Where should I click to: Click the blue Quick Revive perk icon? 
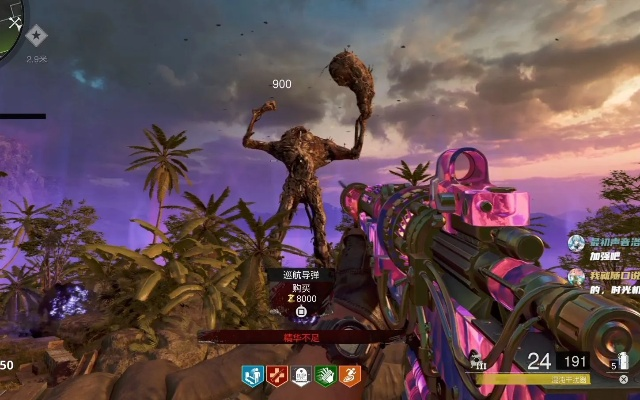click(252, 376)
